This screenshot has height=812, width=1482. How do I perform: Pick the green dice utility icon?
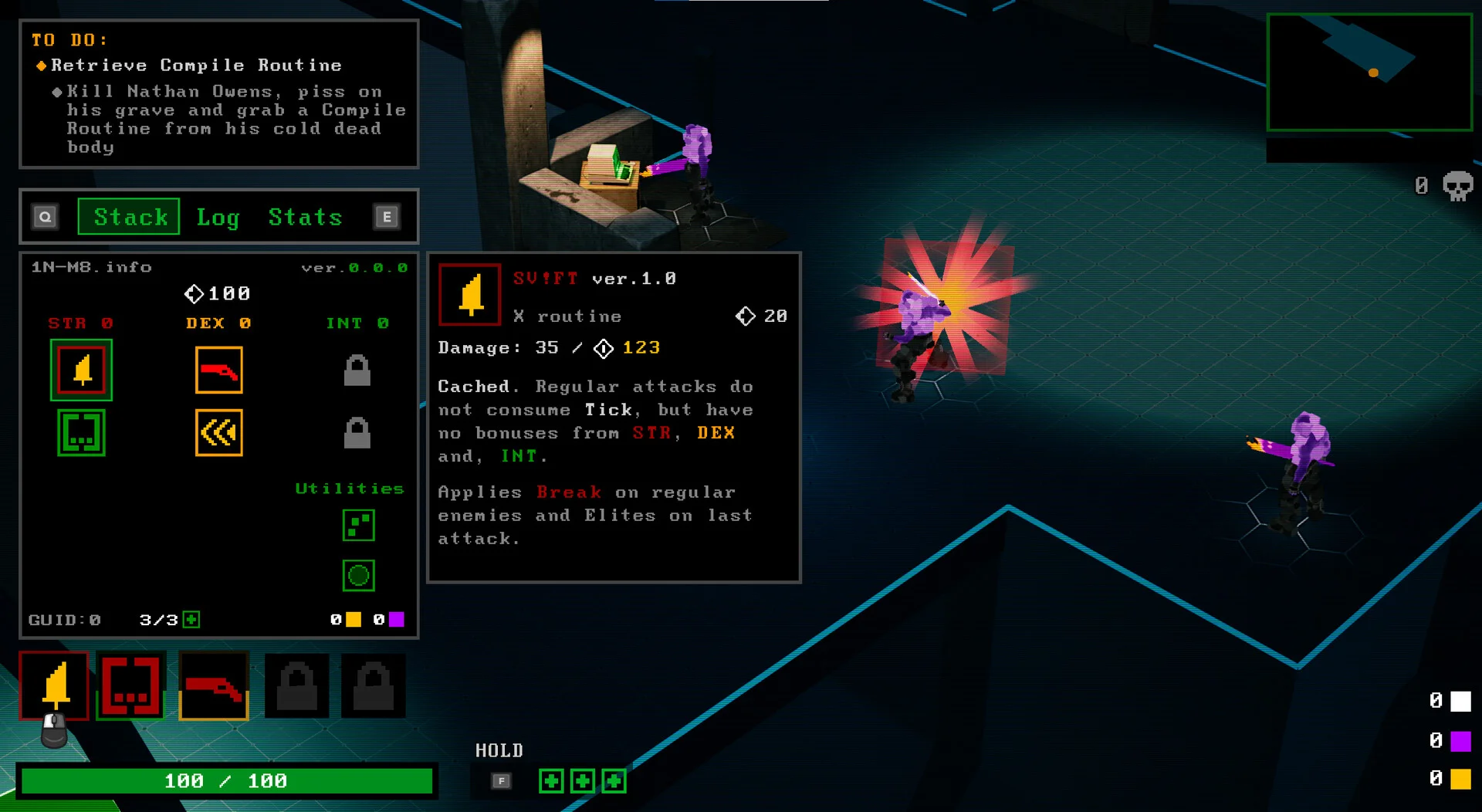pyautogui.click(x=358, y=526)
